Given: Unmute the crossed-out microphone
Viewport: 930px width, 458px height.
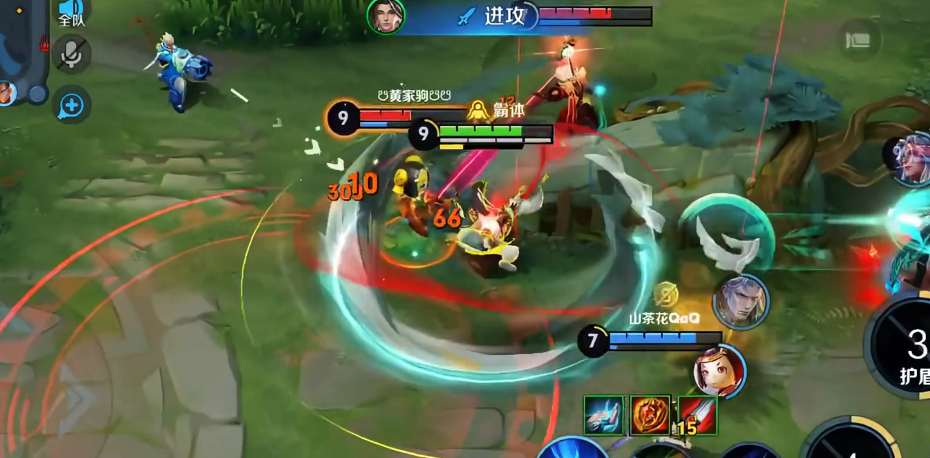Looking at the screenshot, I should [71, 55].
